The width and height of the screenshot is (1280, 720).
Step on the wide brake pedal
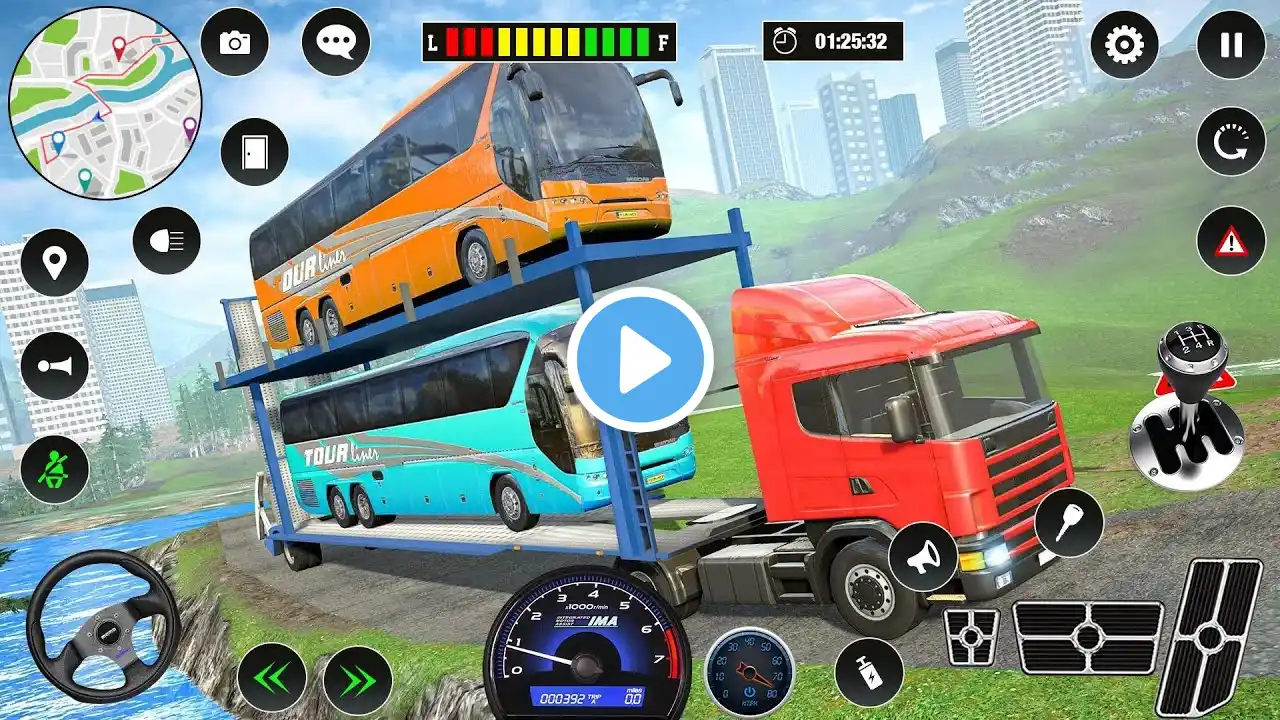click(x=1087, y=637)
